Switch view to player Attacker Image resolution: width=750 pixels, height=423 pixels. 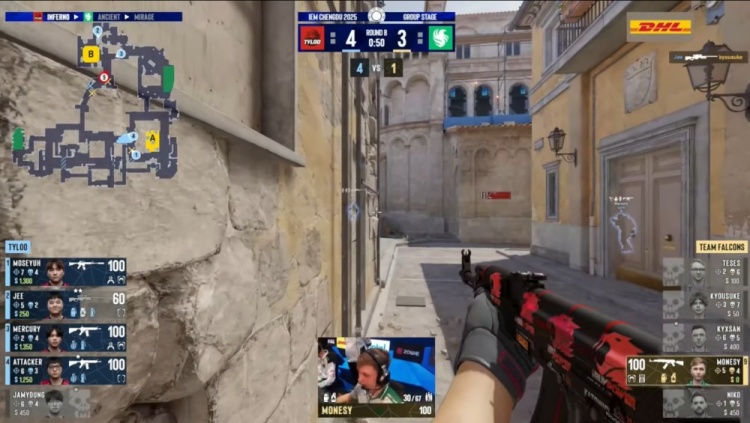pos(66,370)
